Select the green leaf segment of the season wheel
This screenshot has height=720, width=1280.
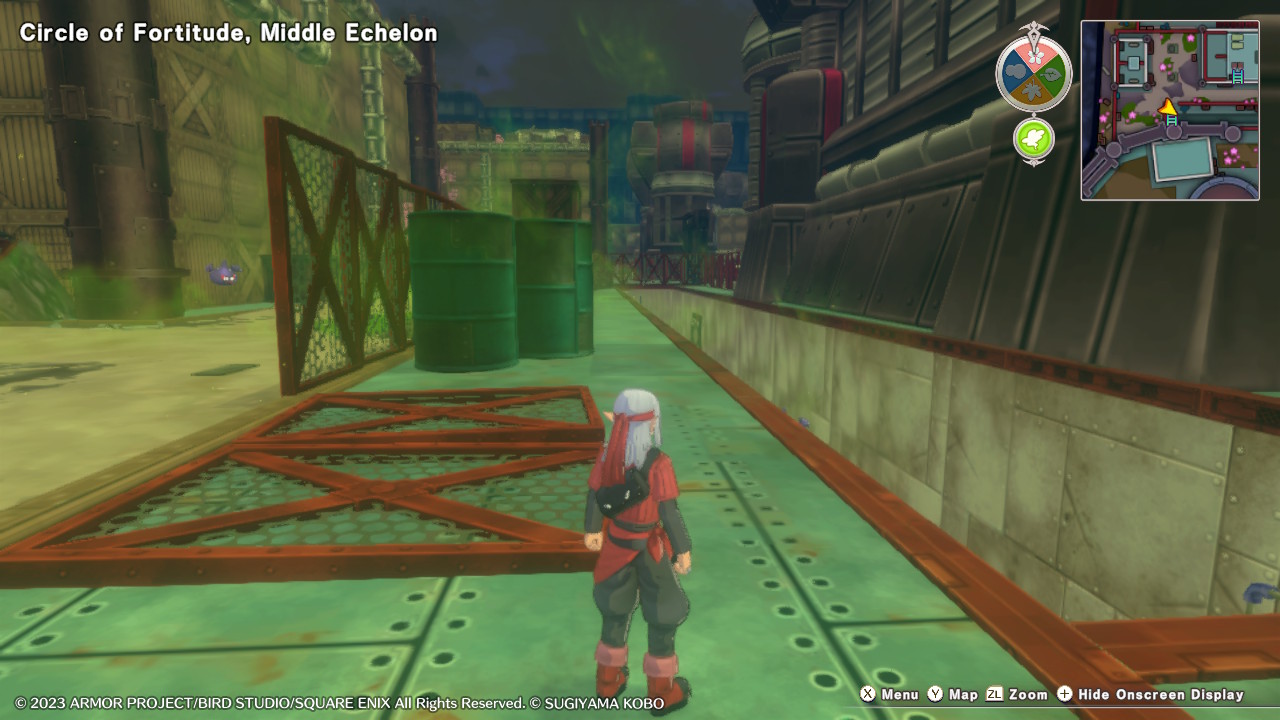pos(1051,76)
